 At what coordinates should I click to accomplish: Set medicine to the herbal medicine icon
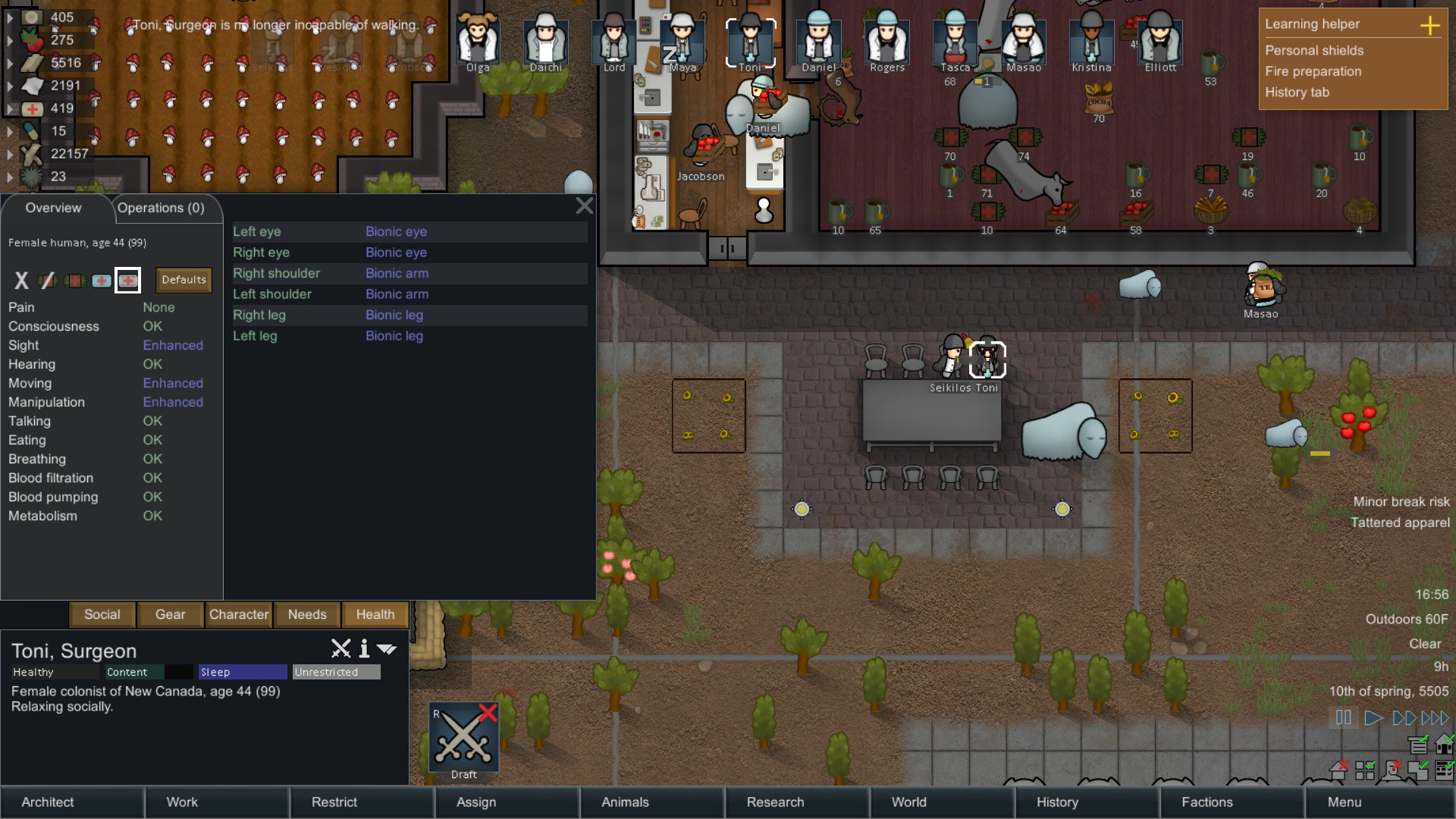click(x=75, y=281)
